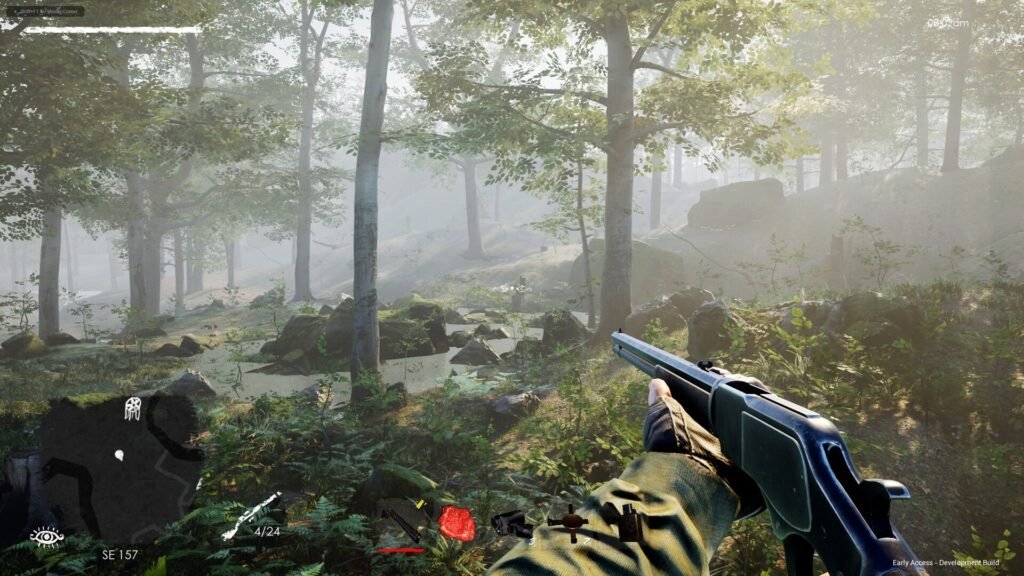Click the eye visibility icon
This screenshot has width=1024, height=576.
pyautogui.click(x=46, y=537)
